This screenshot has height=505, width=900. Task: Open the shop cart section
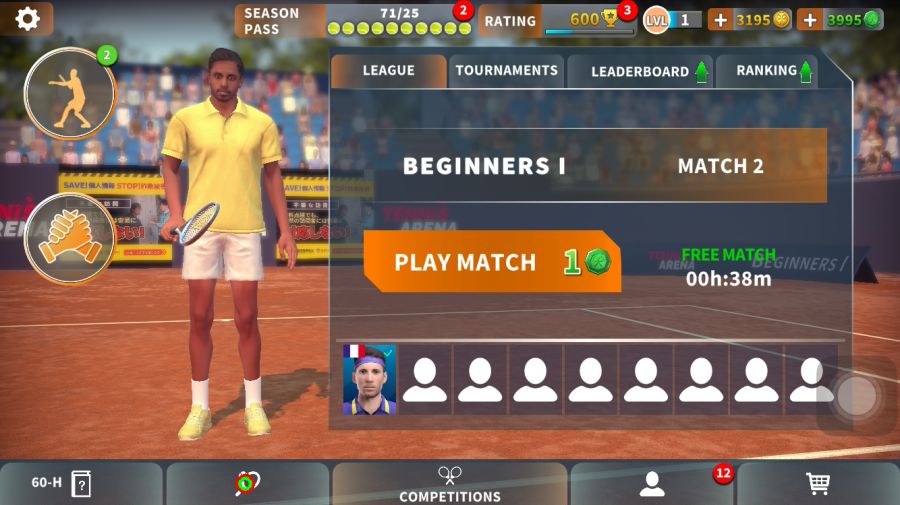coord(818,484)
